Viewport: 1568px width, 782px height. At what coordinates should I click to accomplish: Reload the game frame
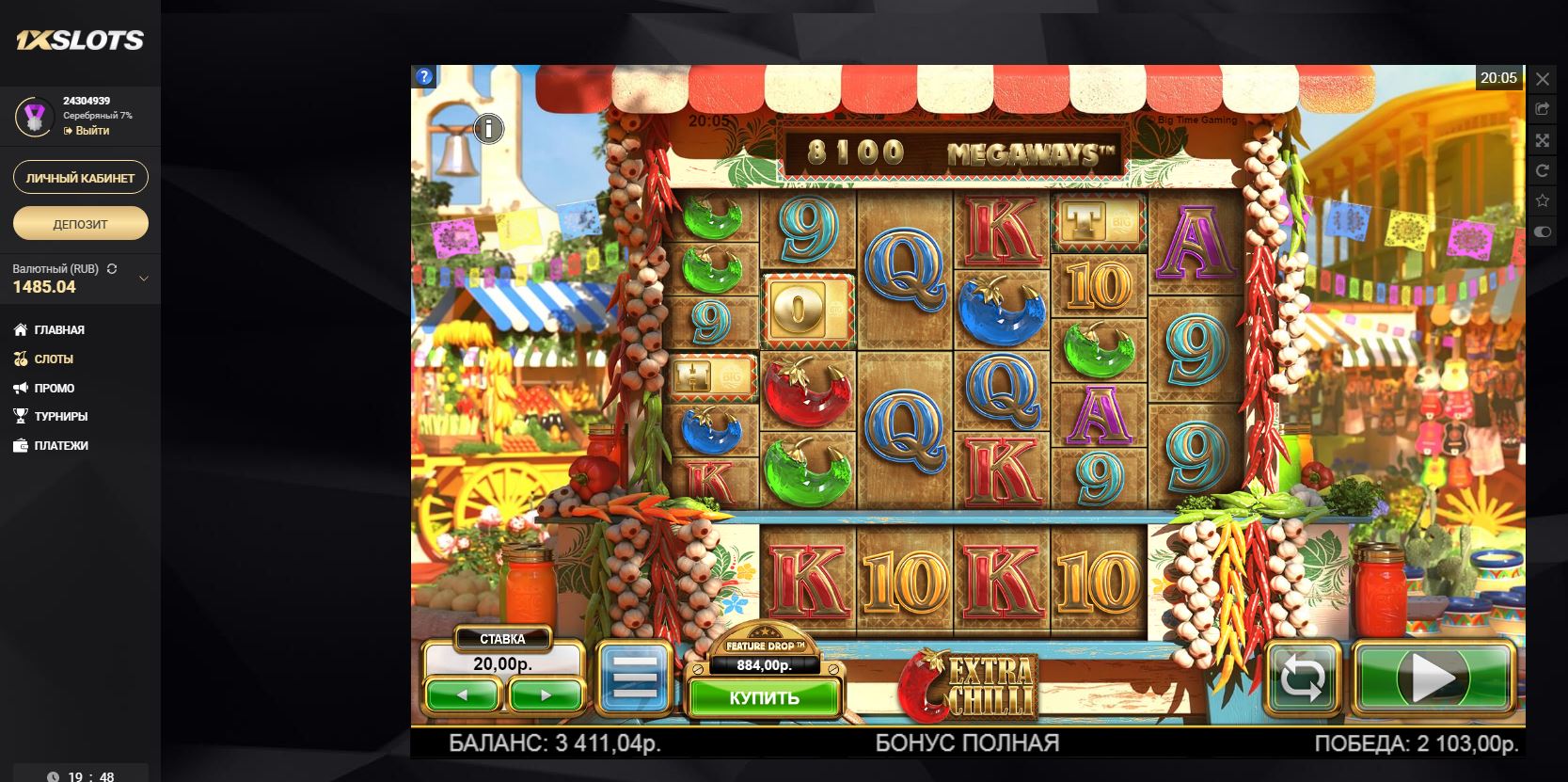point(1543,170)
